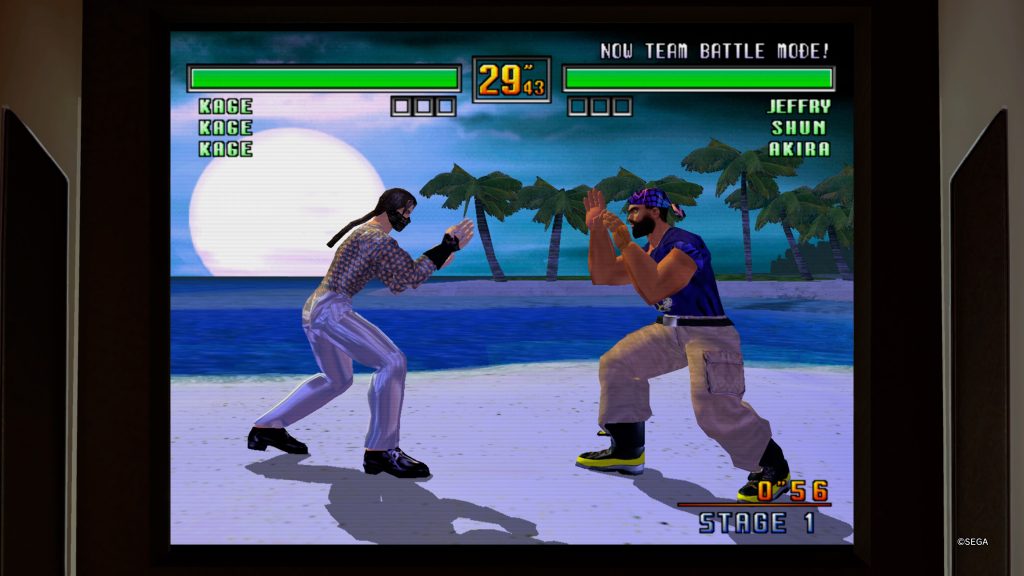1024x576 pixels.
Task: Choose SHUN from the opponent team list
Action: click(798, 128)
